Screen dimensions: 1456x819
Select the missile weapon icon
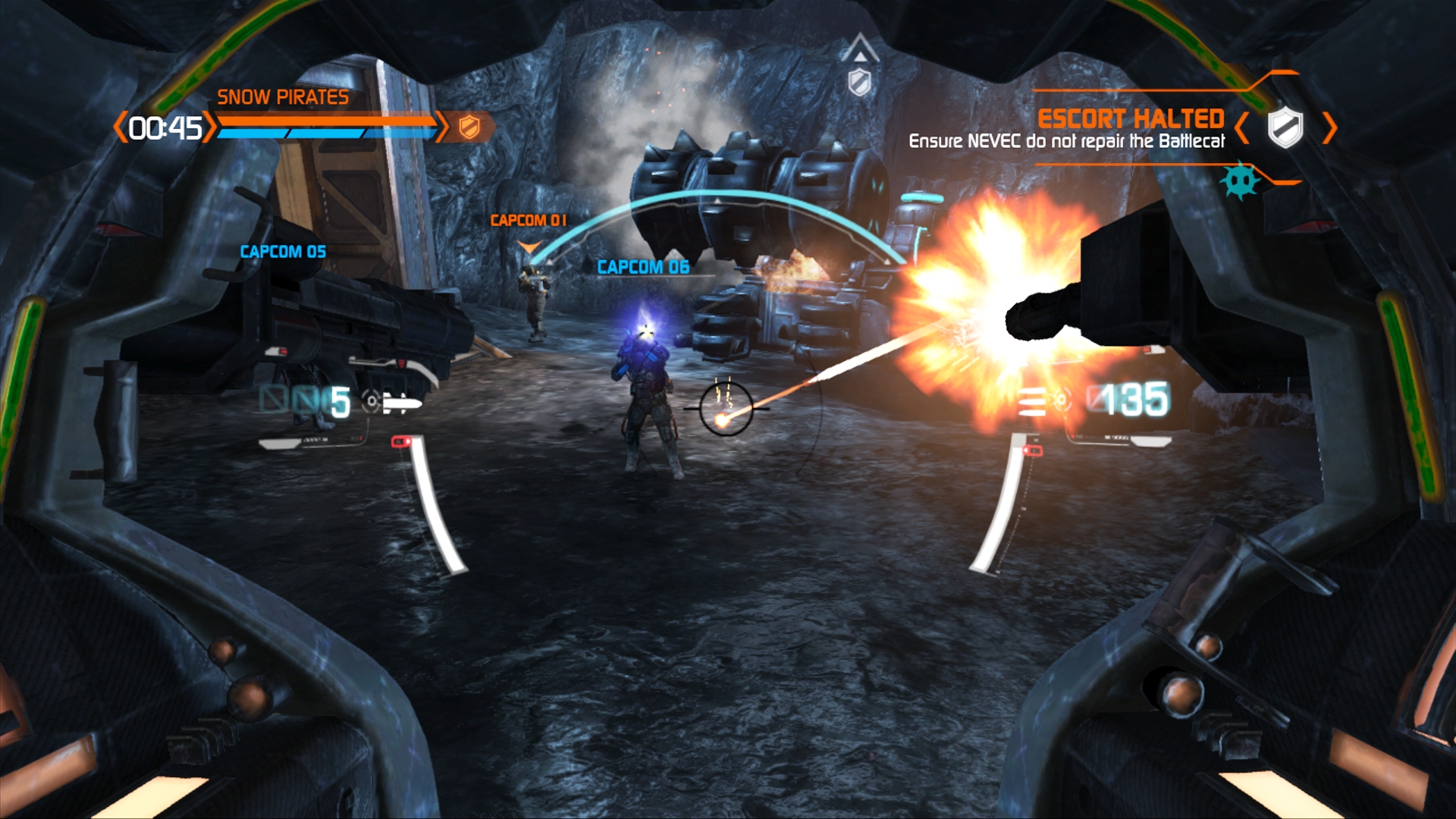click(400, 403)
